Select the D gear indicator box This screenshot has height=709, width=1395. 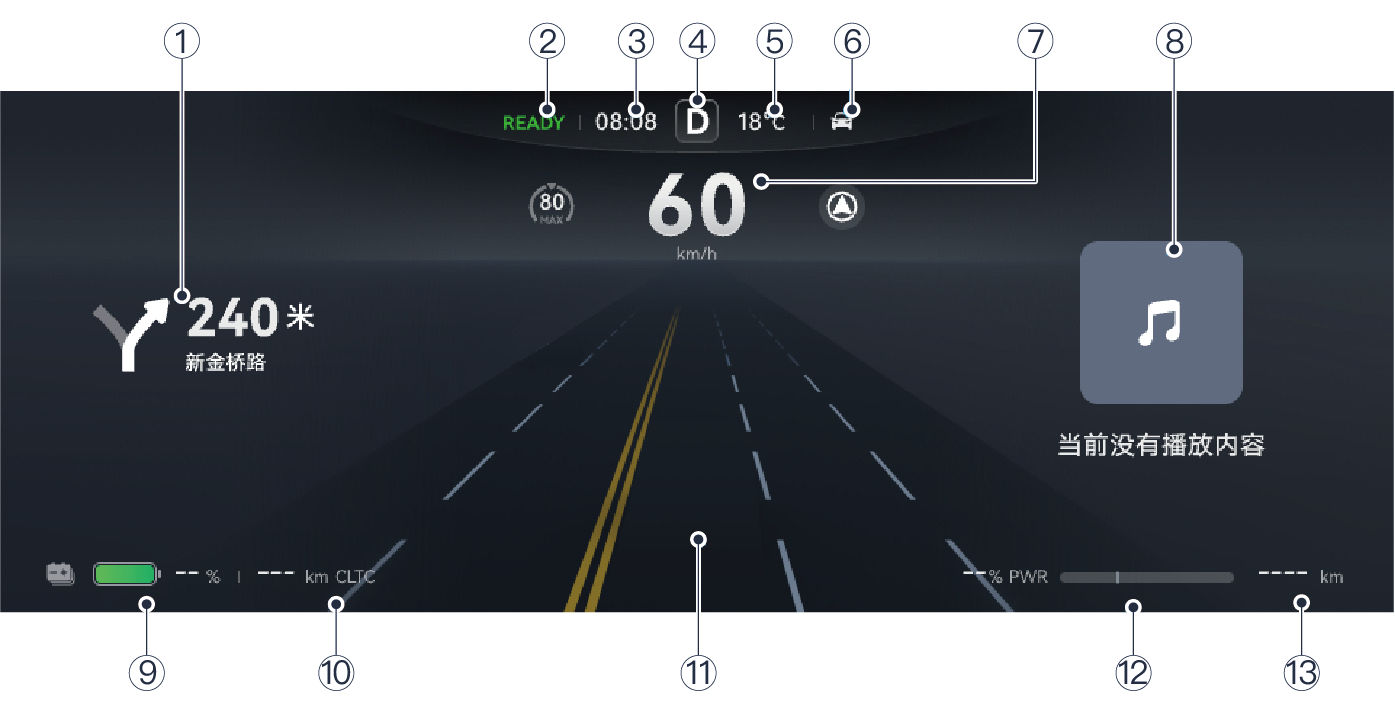(697, 123)
